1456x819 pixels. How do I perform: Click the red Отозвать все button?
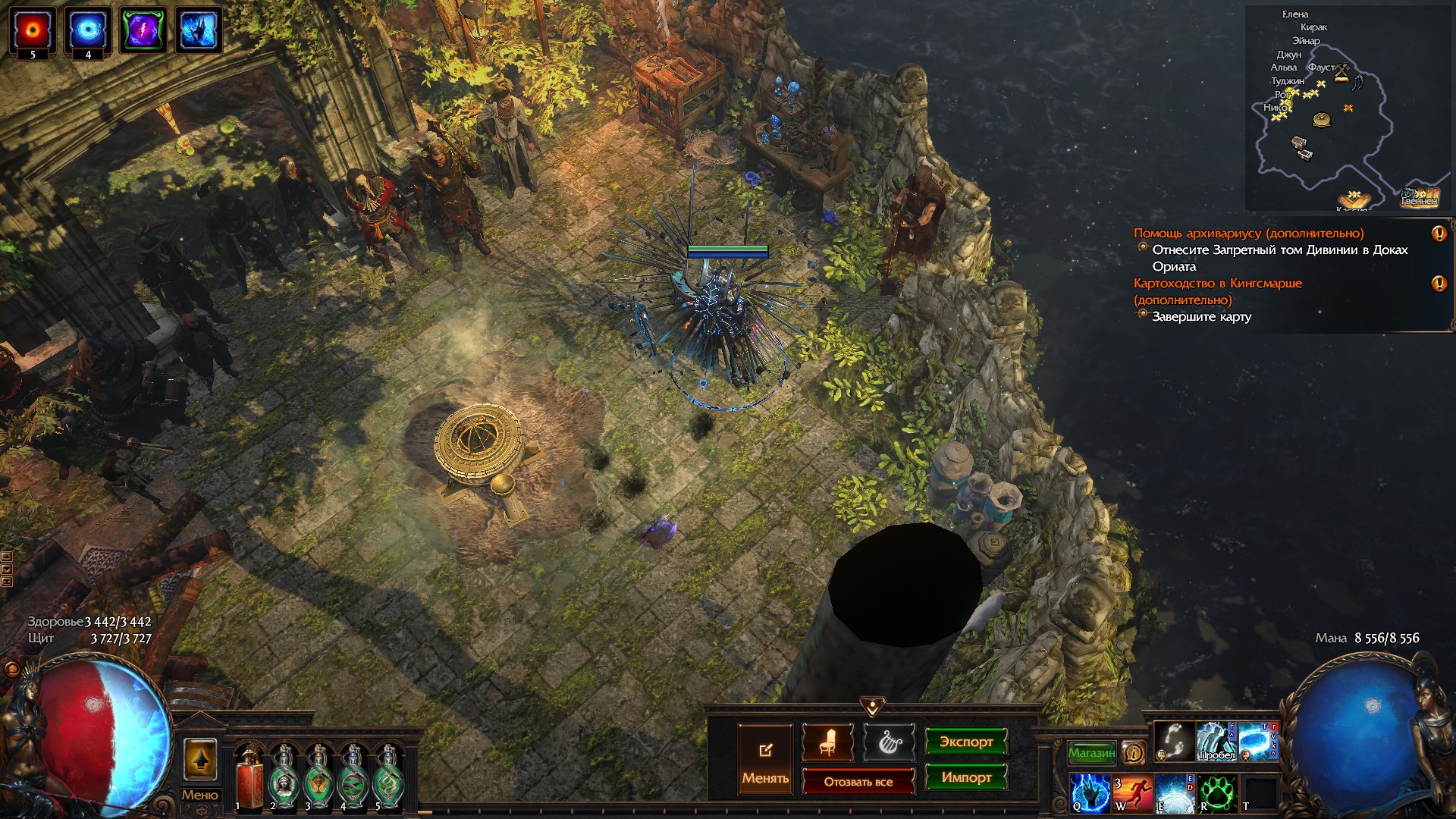(858, 781)
